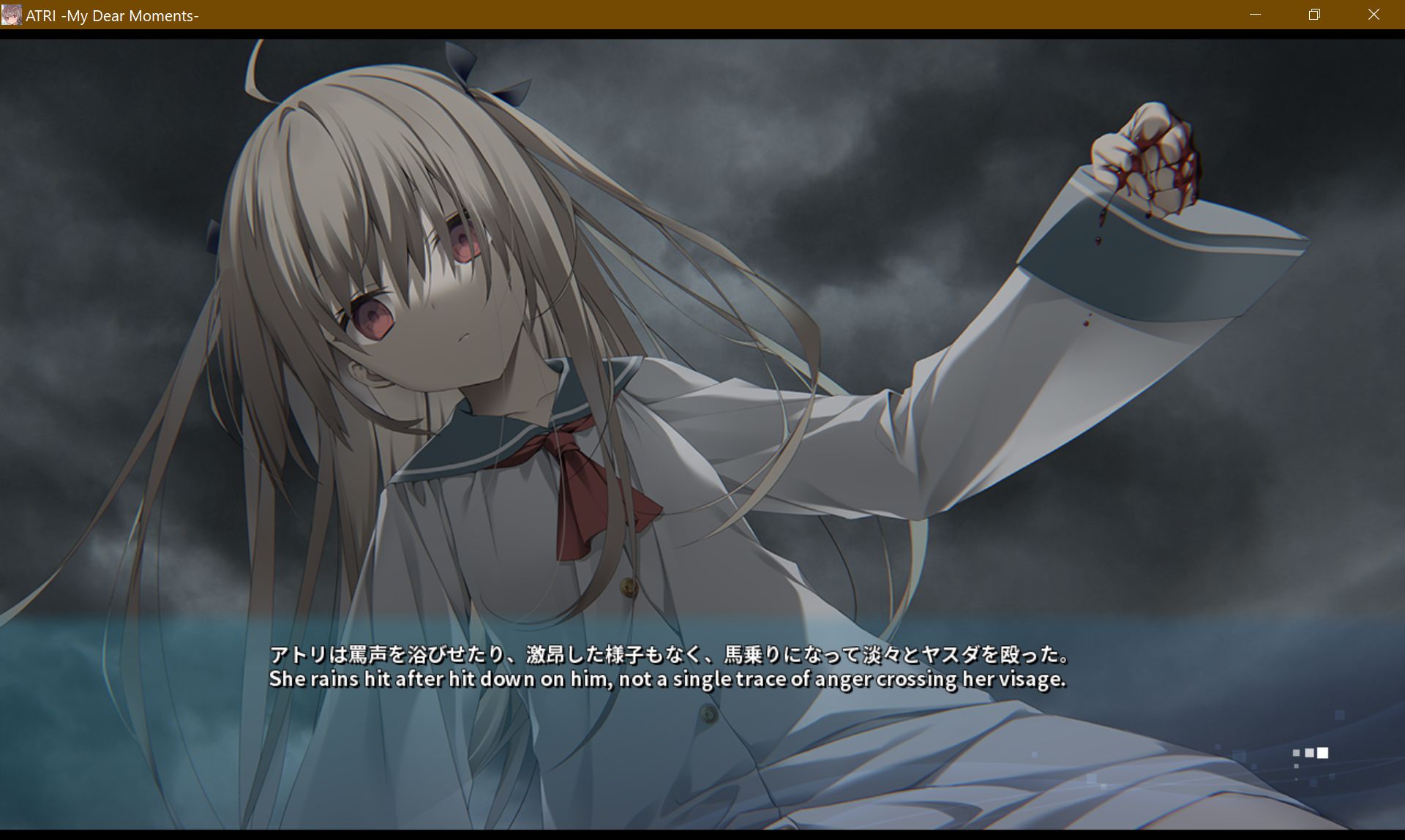Click the medium white square near bottom-right
The width and height of the screenshot is (1405, 840).
[1308, 753]
